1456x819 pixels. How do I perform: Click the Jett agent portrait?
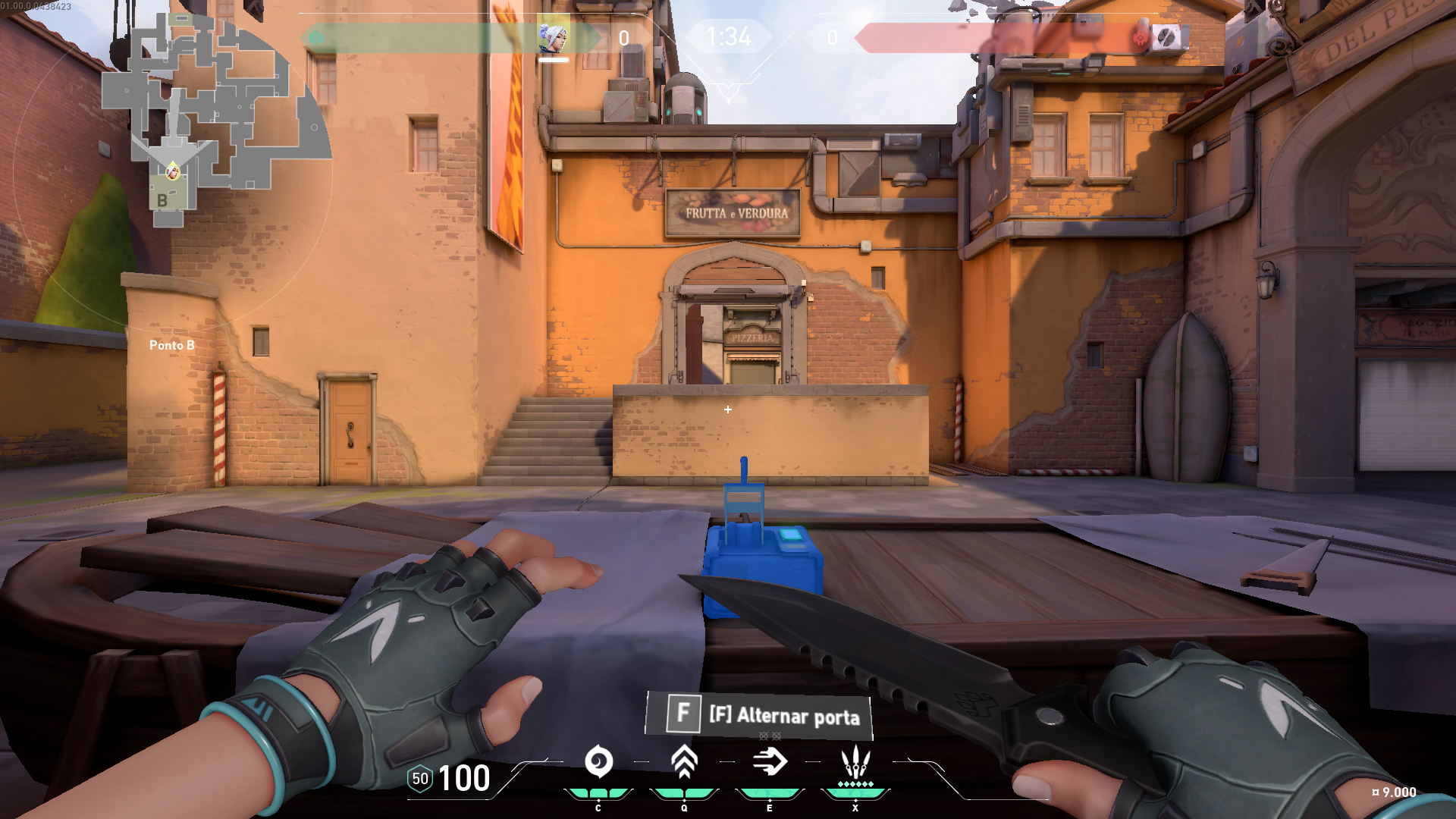(553, 37)
